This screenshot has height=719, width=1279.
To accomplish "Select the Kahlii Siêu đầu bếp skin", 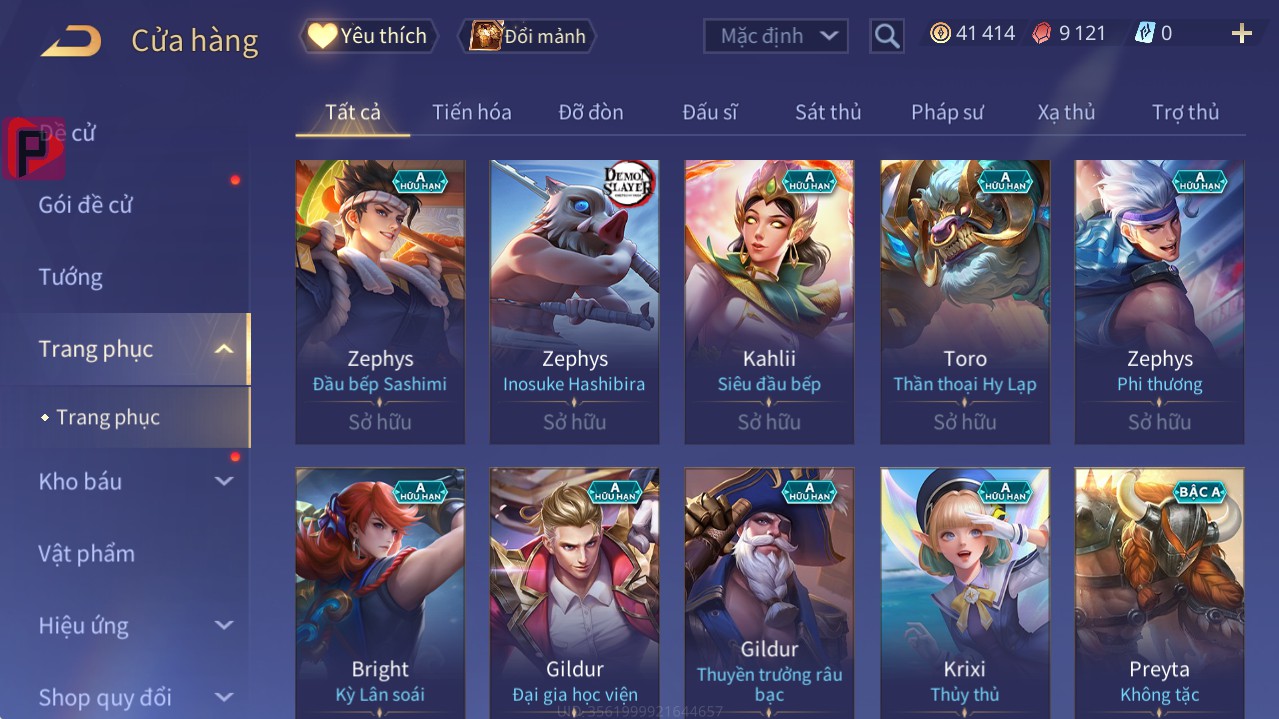I will (769, 301).
